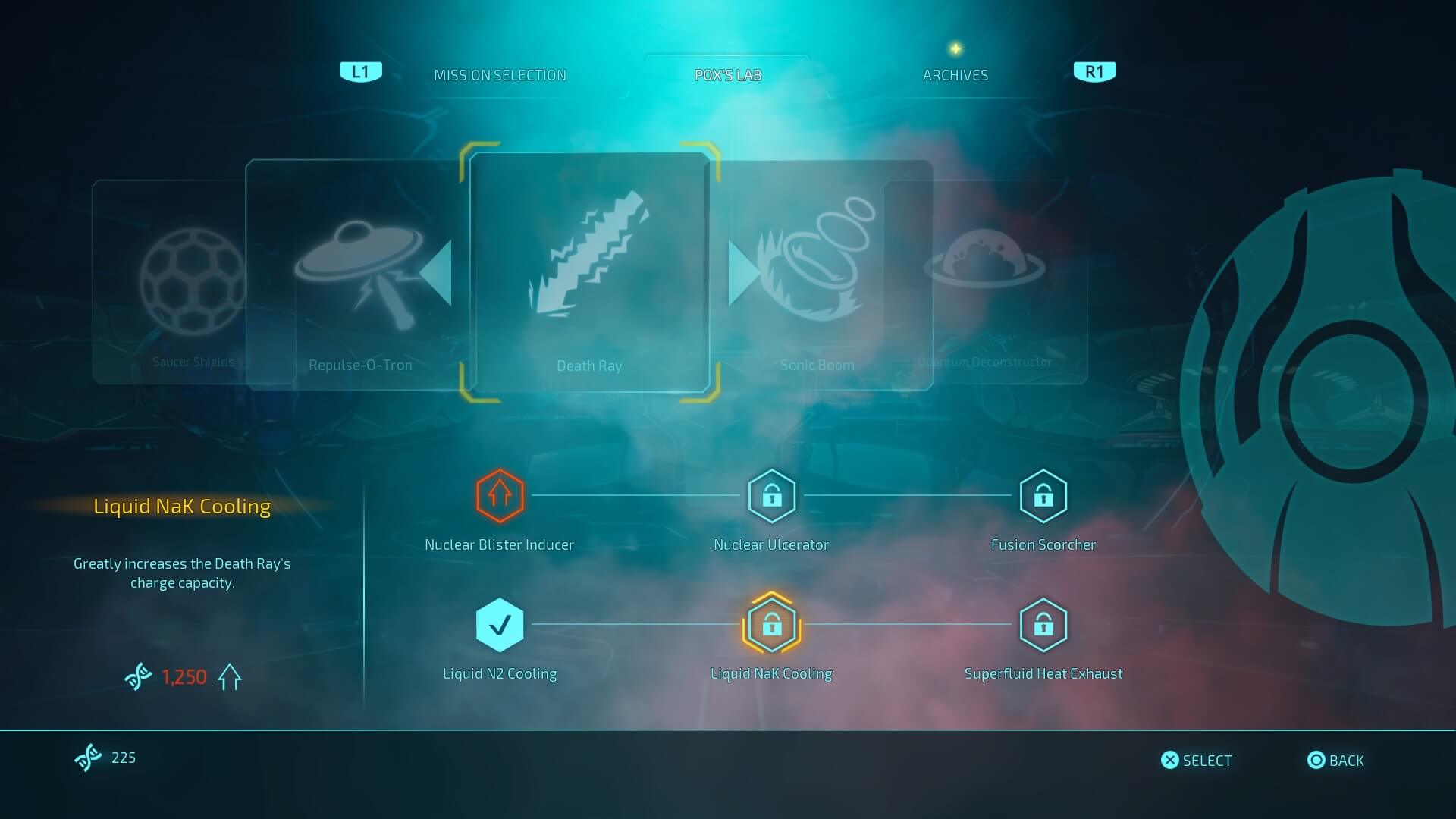The width and height of the screenshot is (1456, 819).
Task: Go to the Archives tab
Action: [955, 75]
